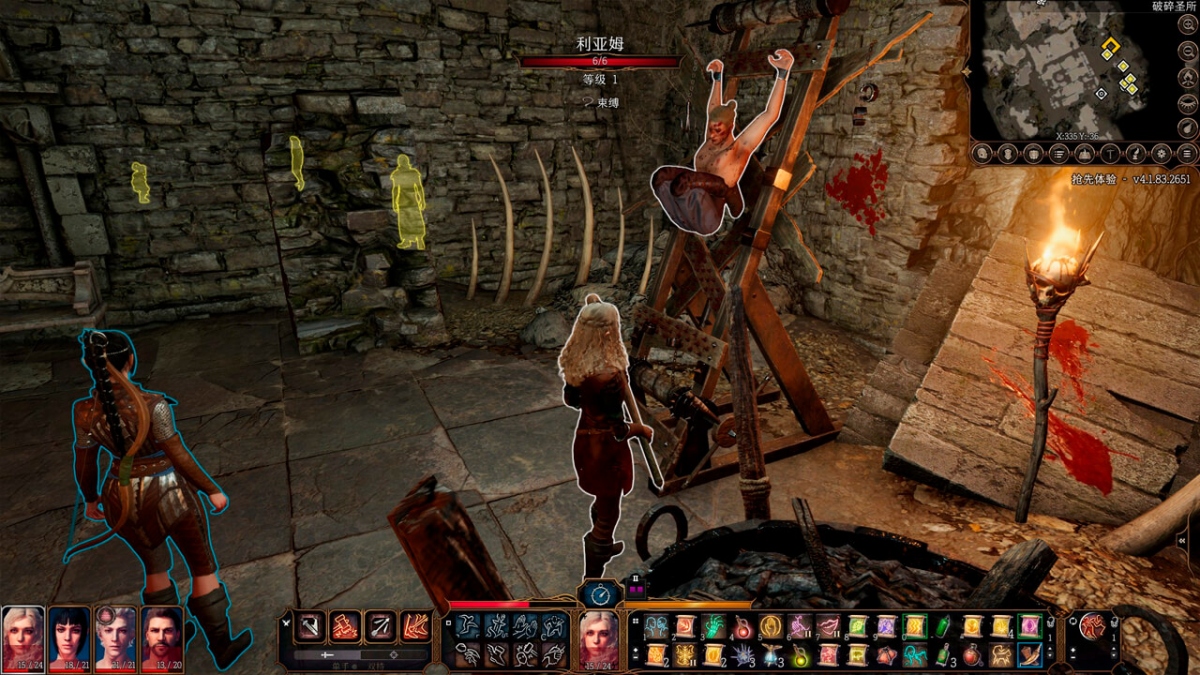
Task: Click the active character portrait beside hotbar
Action: point(598,640)
